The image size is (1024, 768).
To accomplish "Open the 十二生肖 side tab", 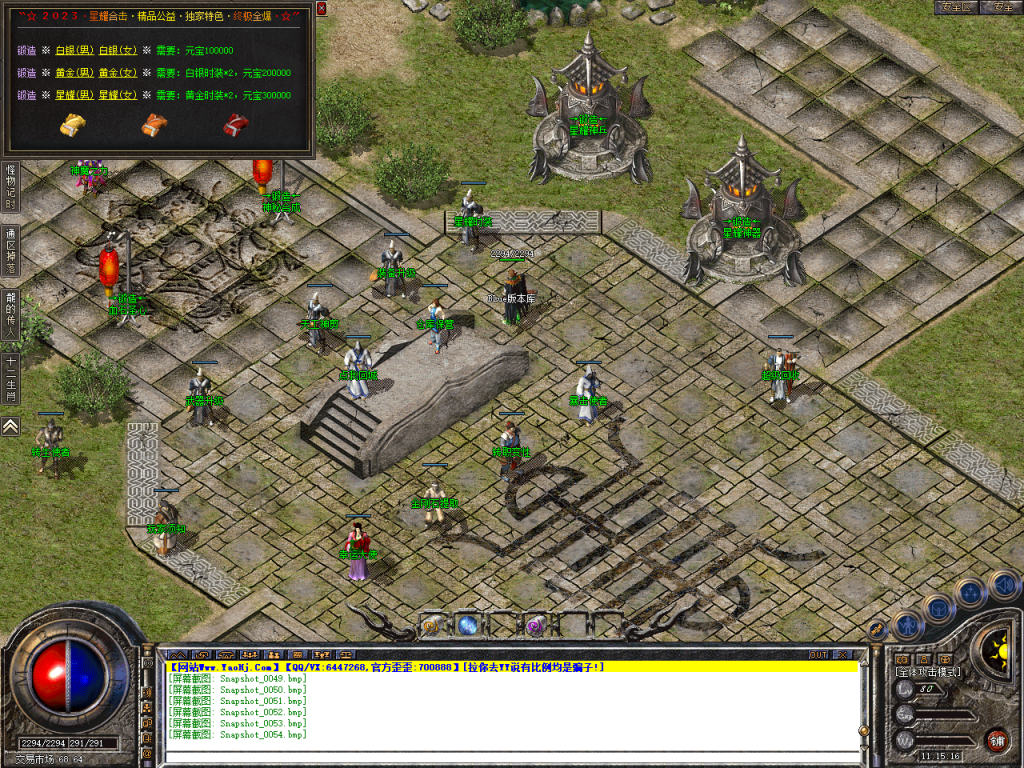I will coord(10,378).
